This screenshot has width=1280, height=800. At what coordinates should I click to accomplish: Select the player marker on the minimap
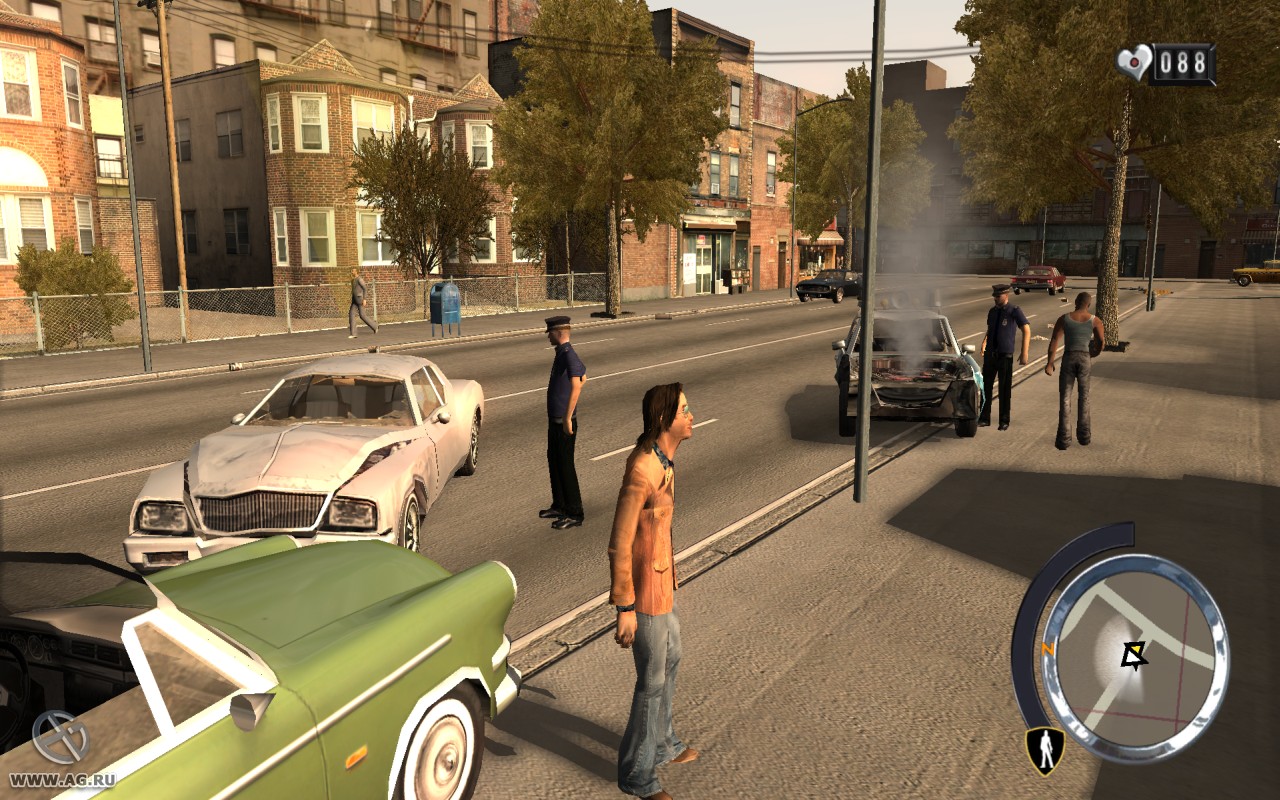point(1133,655)
